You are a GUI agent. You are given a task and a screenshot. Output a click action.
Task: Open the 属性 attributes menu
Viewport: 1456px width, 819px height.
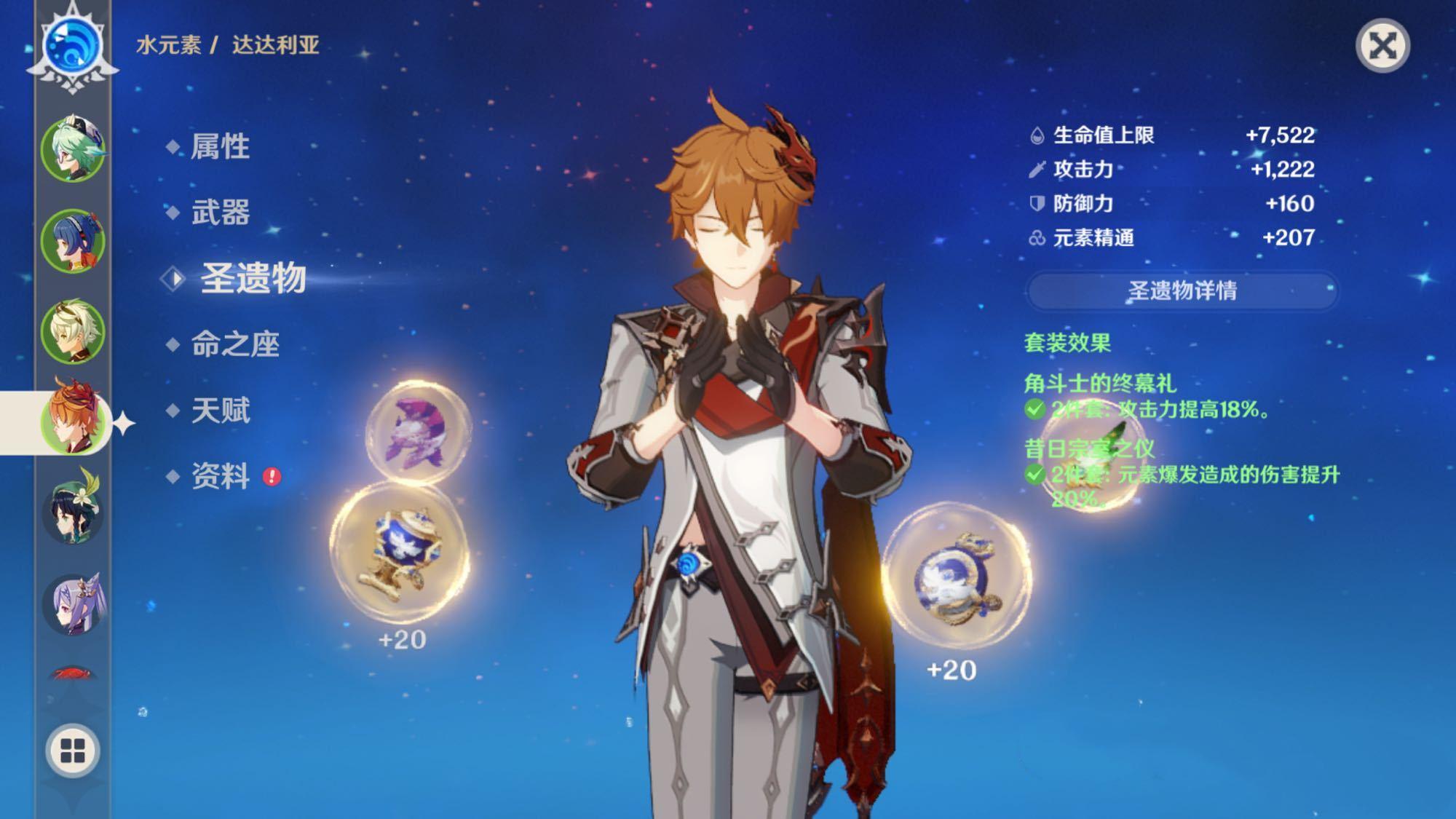coord(220,147)
